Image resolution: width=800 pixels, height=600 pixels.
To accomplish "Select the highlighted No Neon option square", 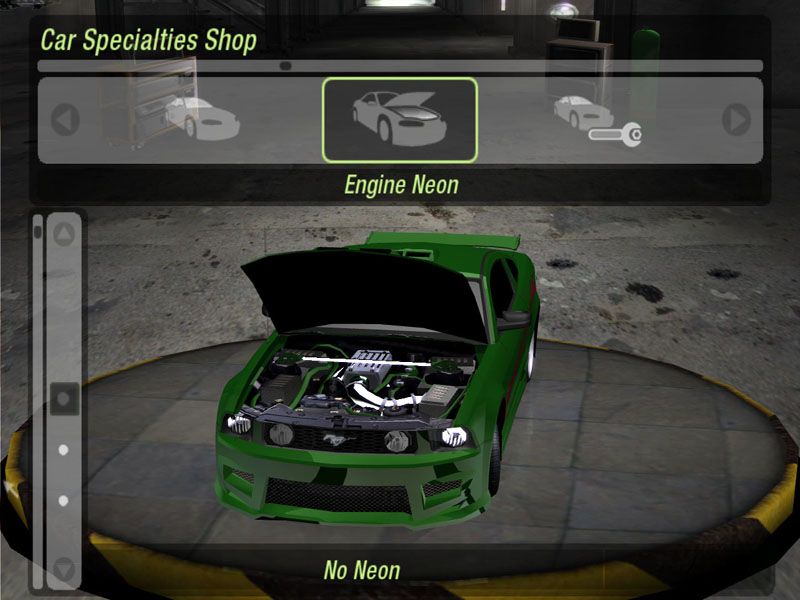I will pyautogui.click(x=64, y=399).
